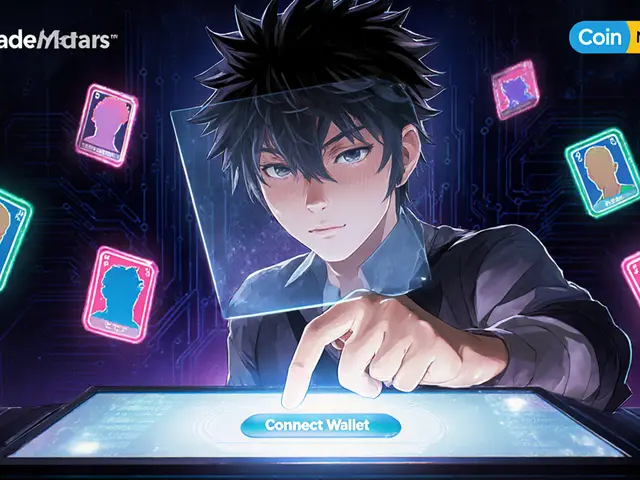Click the Connect Wallet button

pos(320,425)
